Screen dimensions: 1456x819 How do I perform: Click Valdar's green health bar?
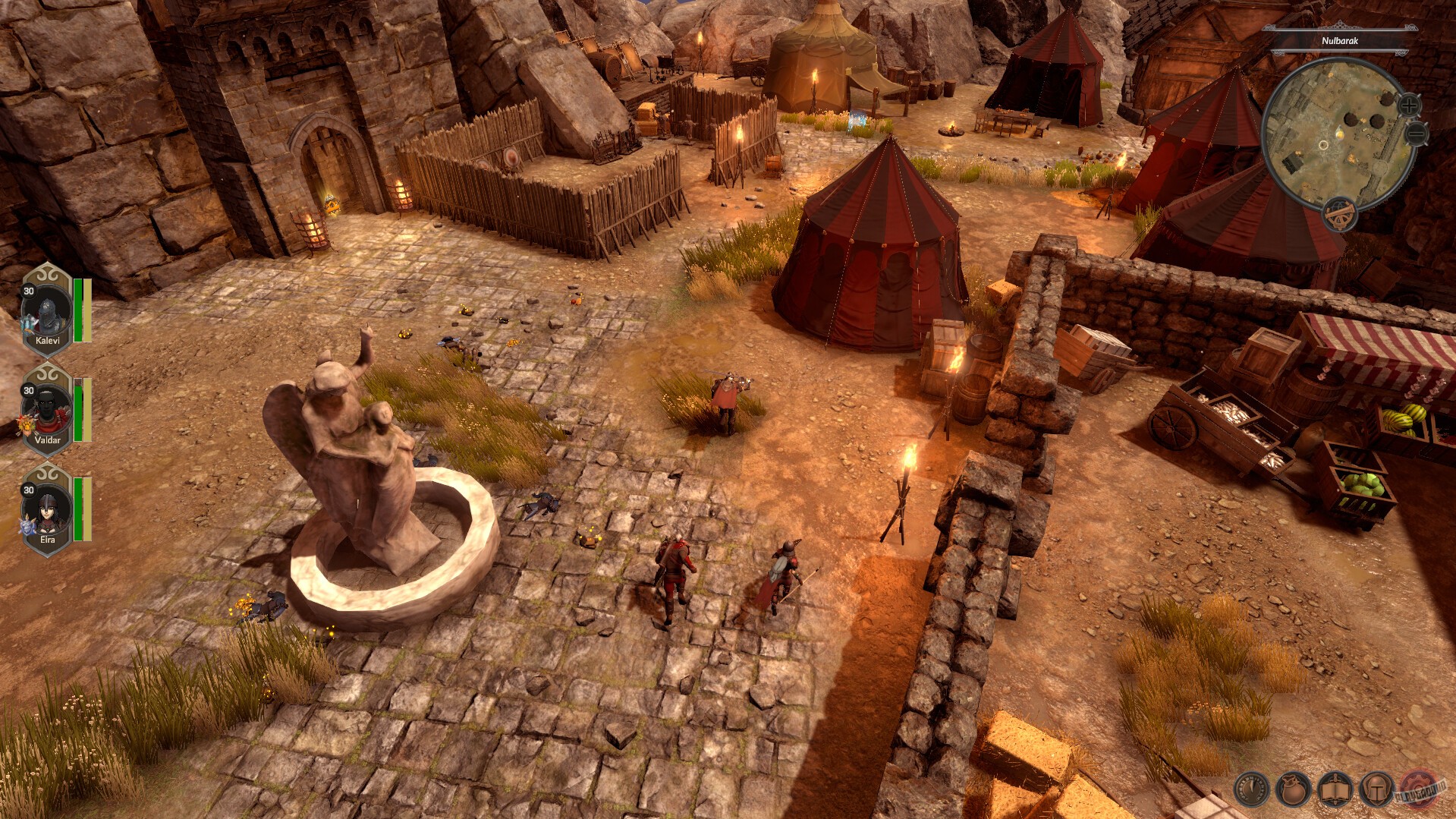(x=78, y=411)
